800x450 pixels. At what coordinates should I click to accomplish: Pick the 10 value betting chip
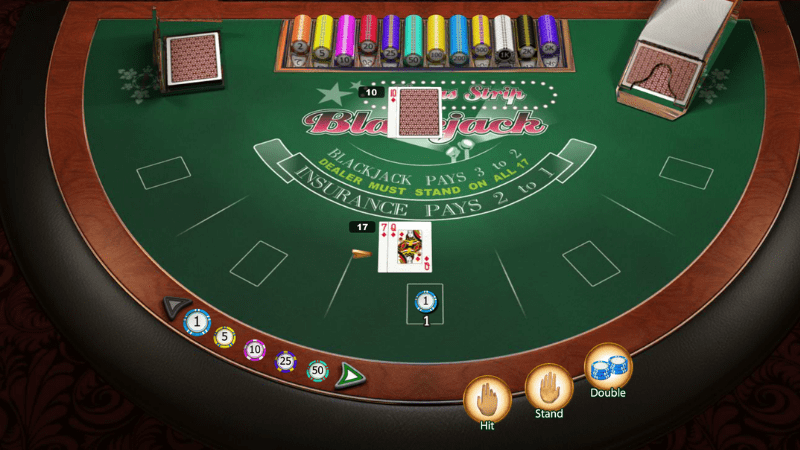click(255, 349)
